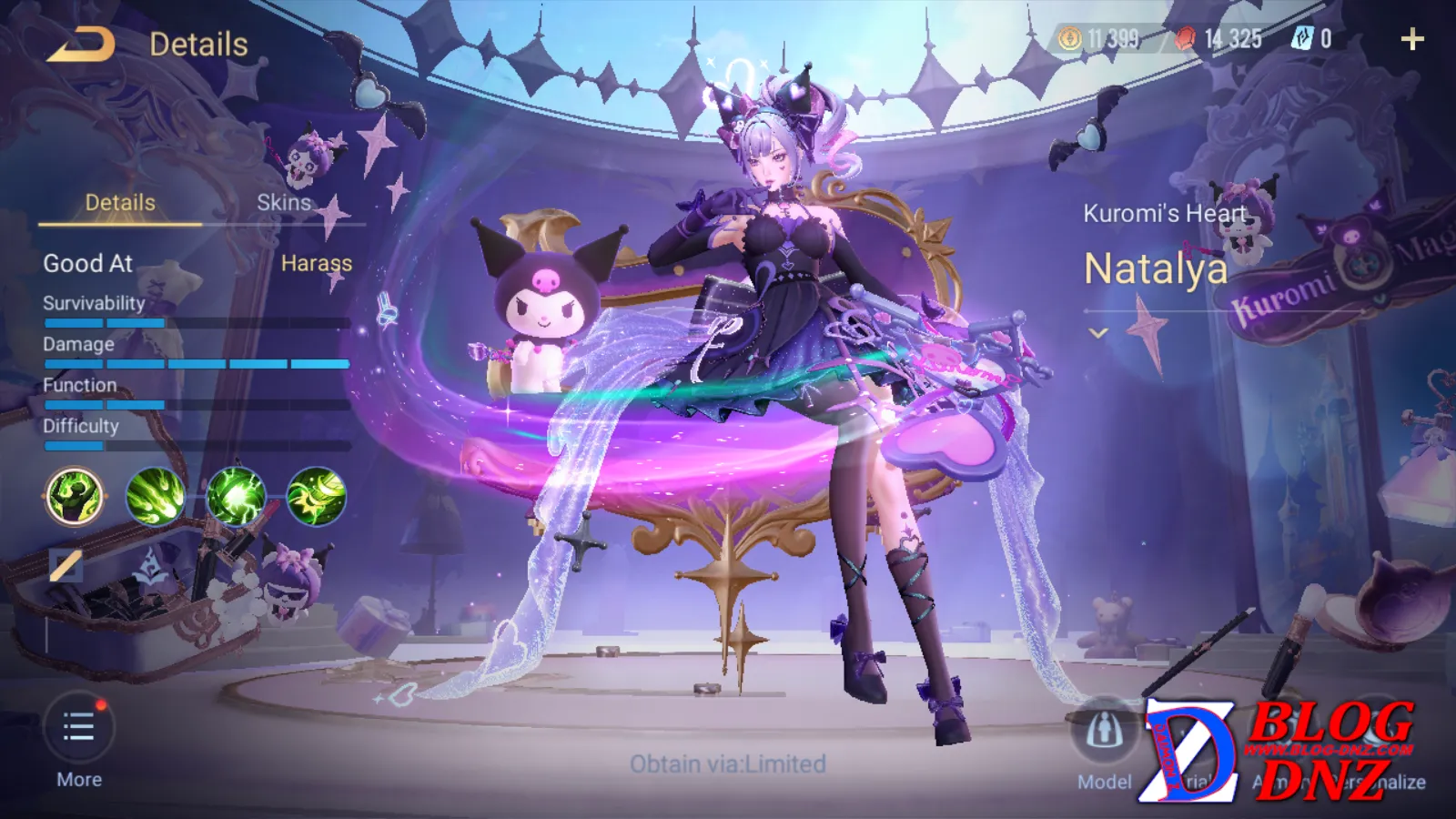Image resolution: width=1456 pixels, height=819 pixels.
Task: Select the green meteor shower skill icon
Action: point(156,496)
